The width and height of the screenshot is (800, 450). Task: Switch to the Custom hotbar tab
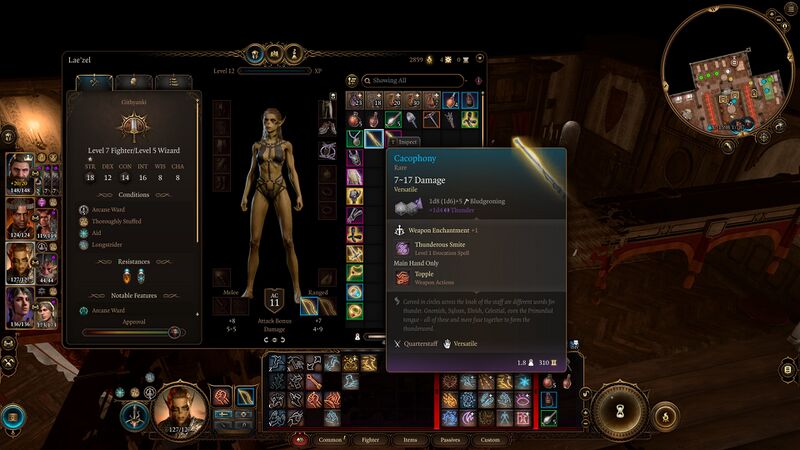[x=490, y=439]
